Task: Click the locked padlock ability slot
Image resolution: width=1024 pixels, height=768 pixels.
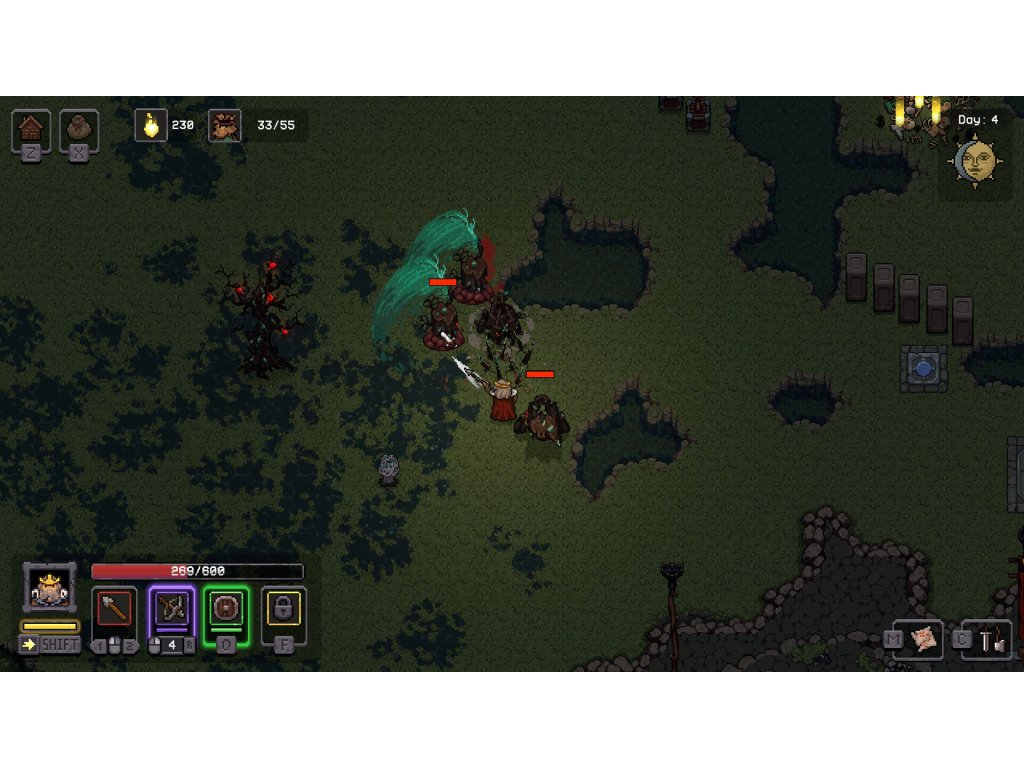Action: [x=284, y=609]
